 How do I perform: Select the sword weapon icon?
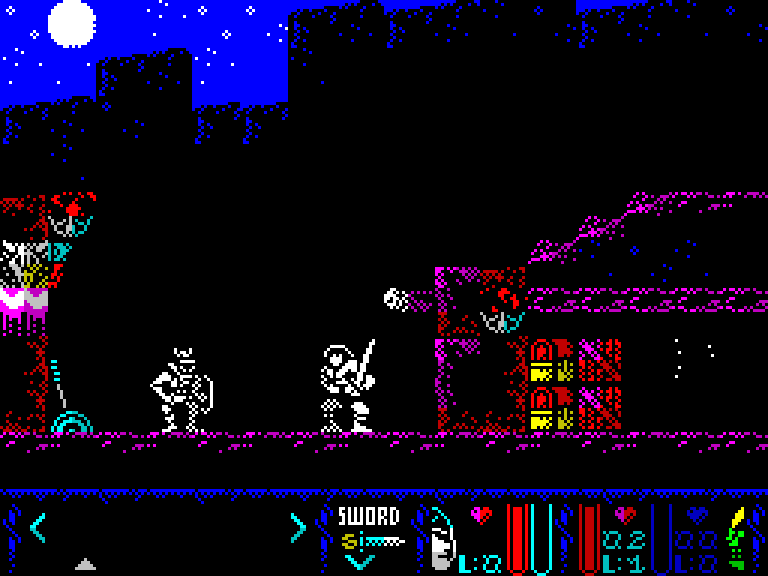coord(372,541)
